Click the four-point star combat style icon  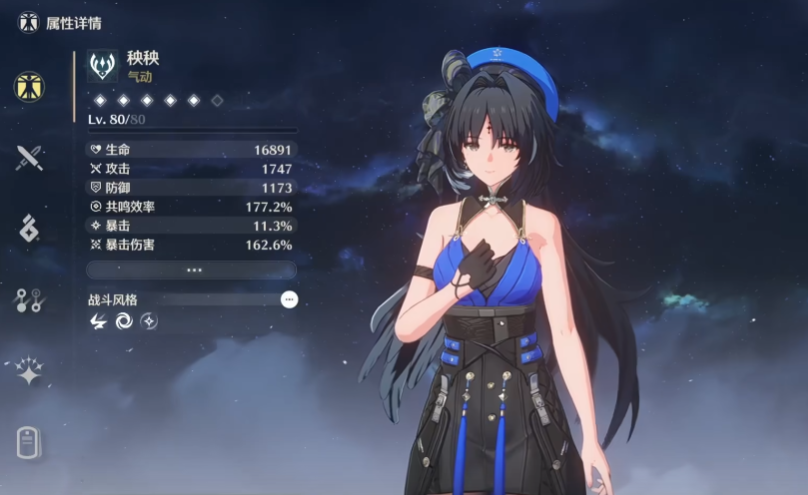(x=149, y=321)
